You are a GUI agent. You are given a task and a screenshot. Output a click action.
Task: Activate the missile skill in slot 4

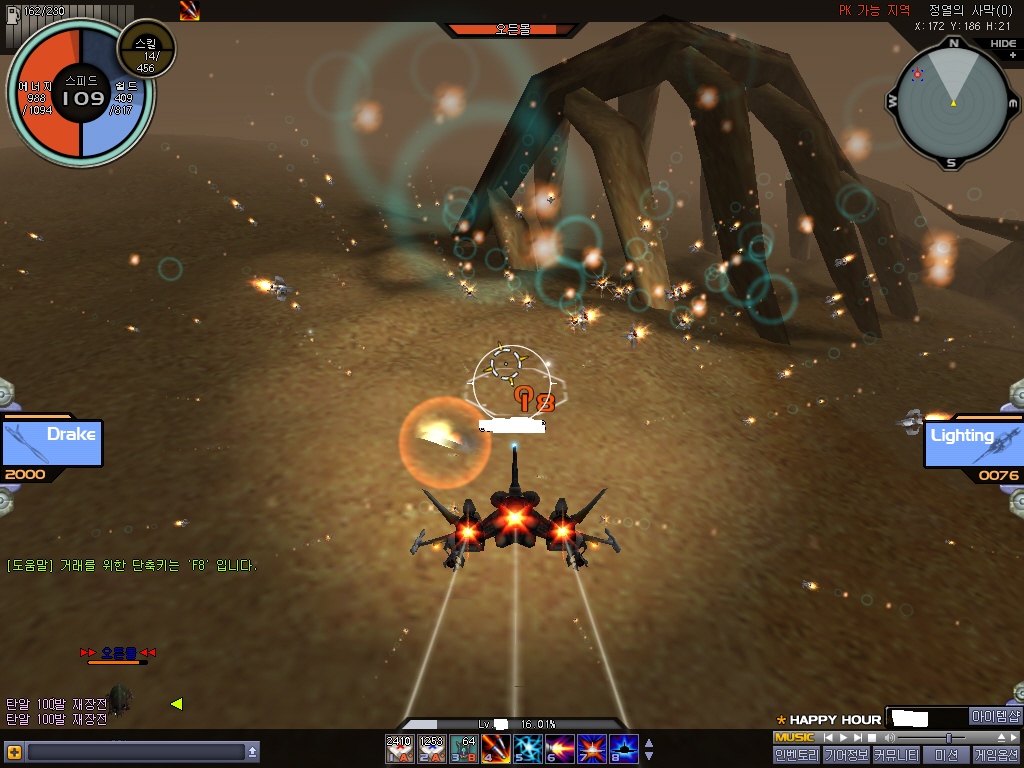(495, 749)
